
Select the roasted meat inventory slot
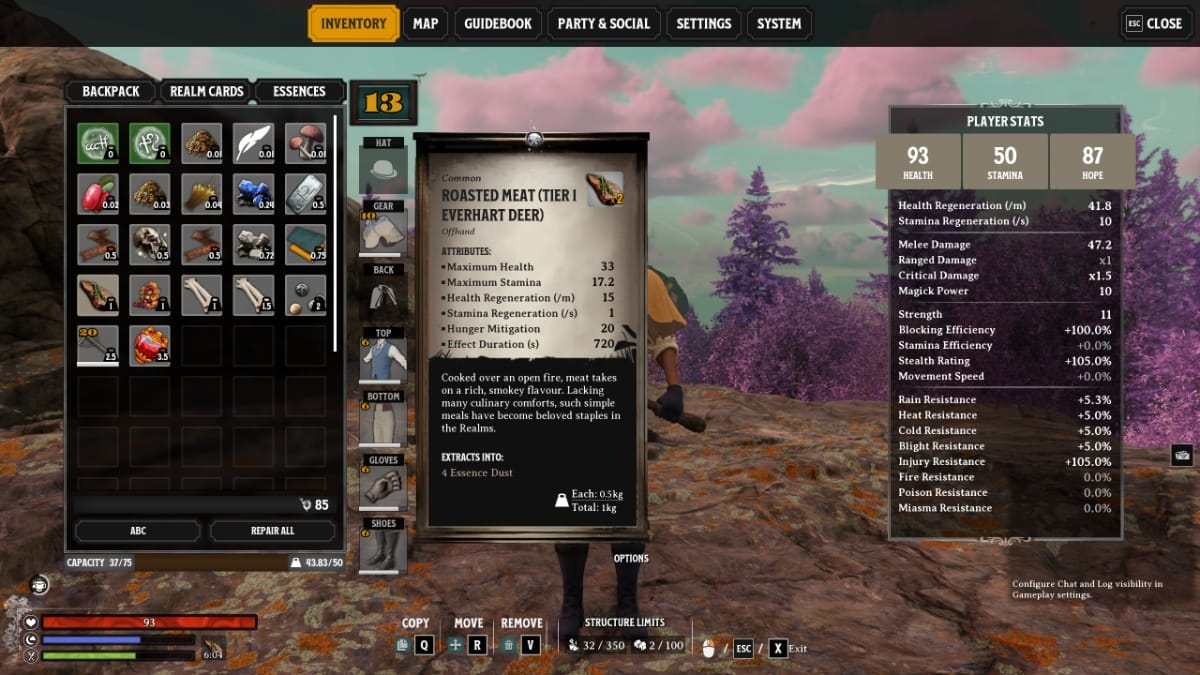[x=98, y=295]
